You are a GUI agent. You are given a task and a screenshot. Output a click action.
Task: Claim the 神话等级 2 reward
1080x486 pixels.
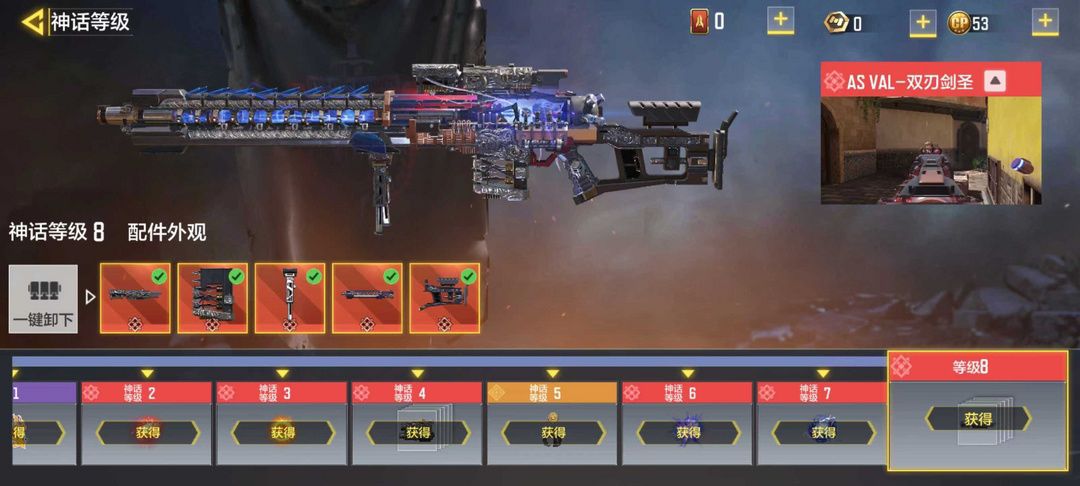click(147, 433)
